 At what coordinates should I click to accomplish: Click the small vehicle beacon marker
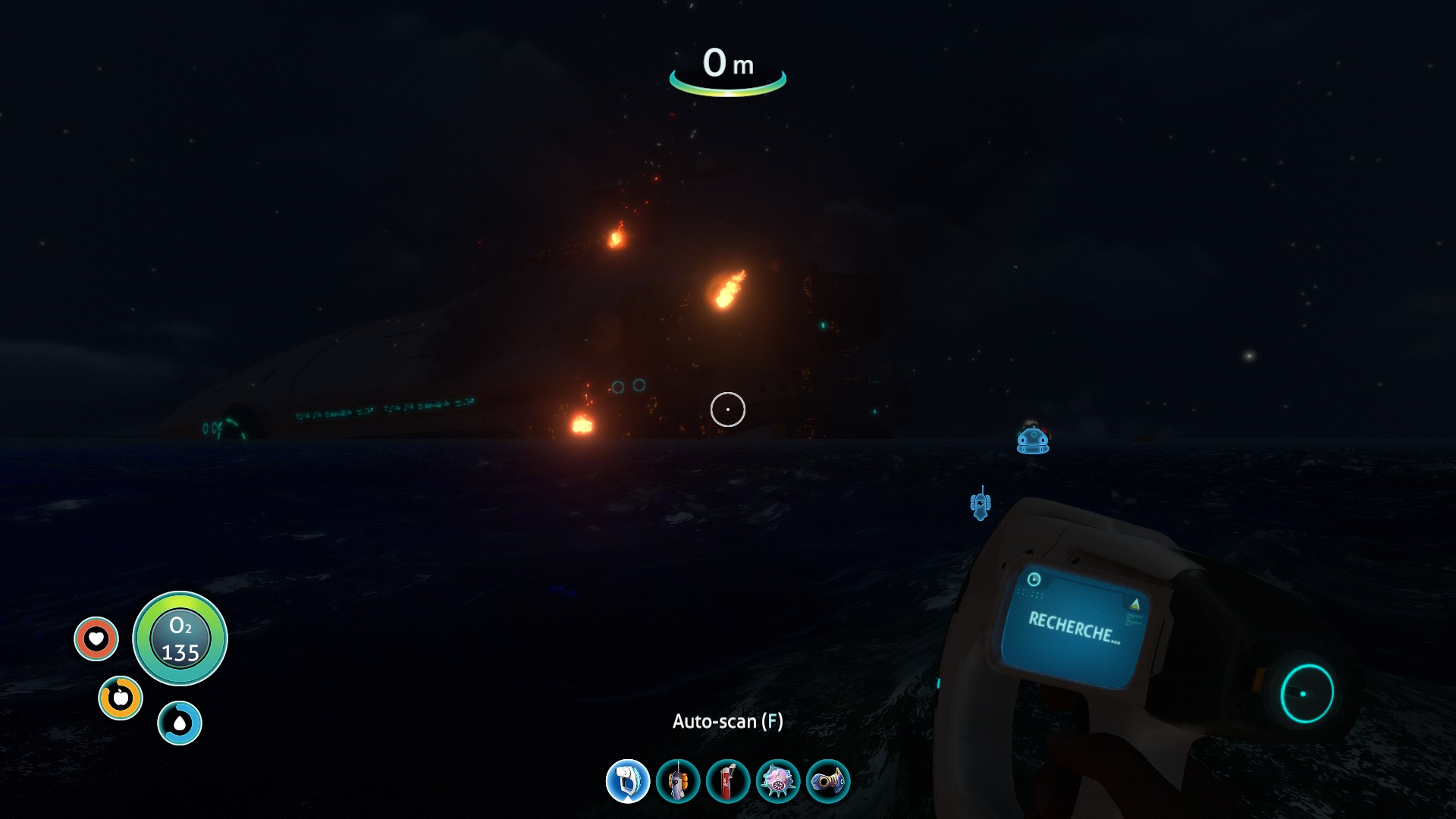click(x=981, y=504)
